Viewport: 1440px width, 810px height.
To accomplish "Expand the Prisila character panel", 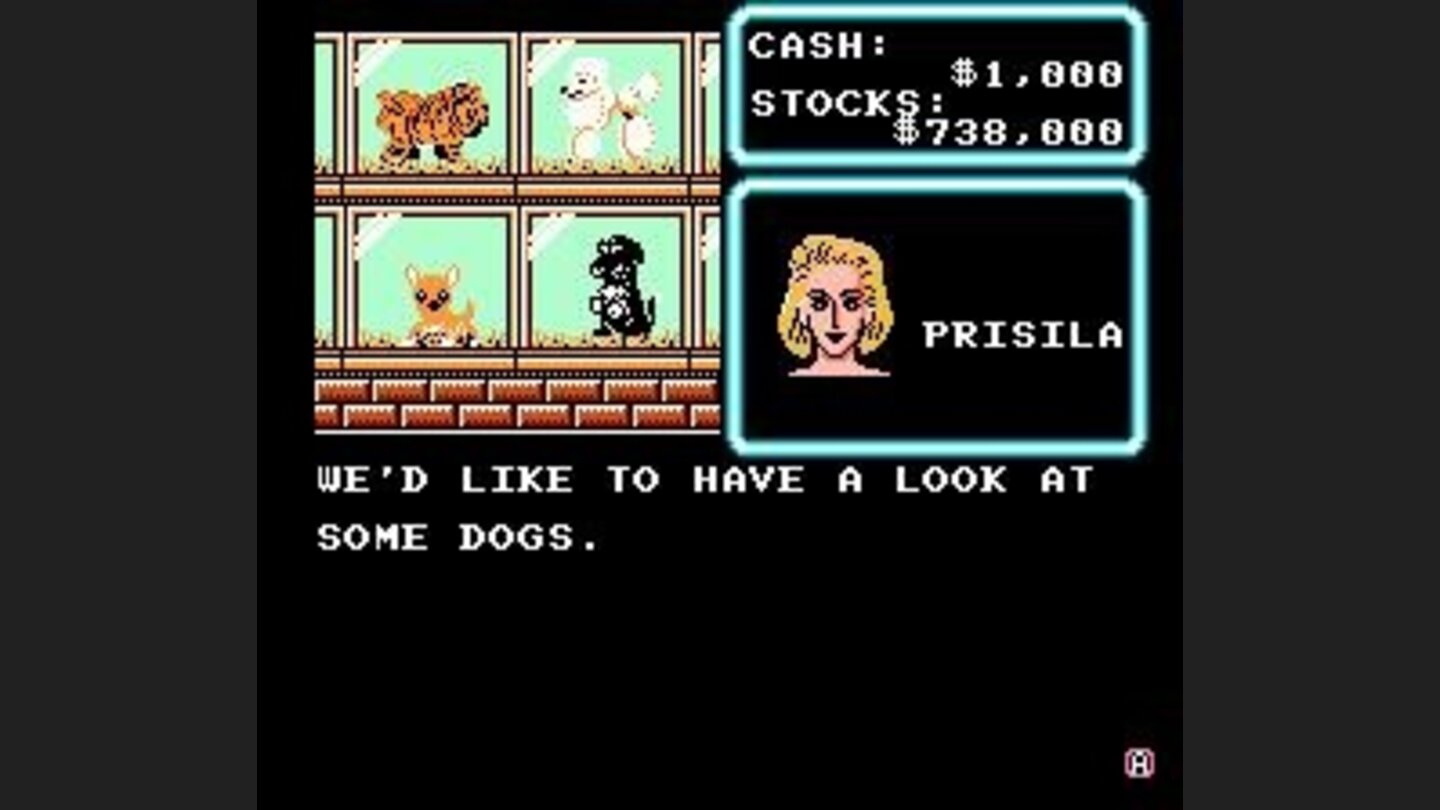I will click(940, 310).
